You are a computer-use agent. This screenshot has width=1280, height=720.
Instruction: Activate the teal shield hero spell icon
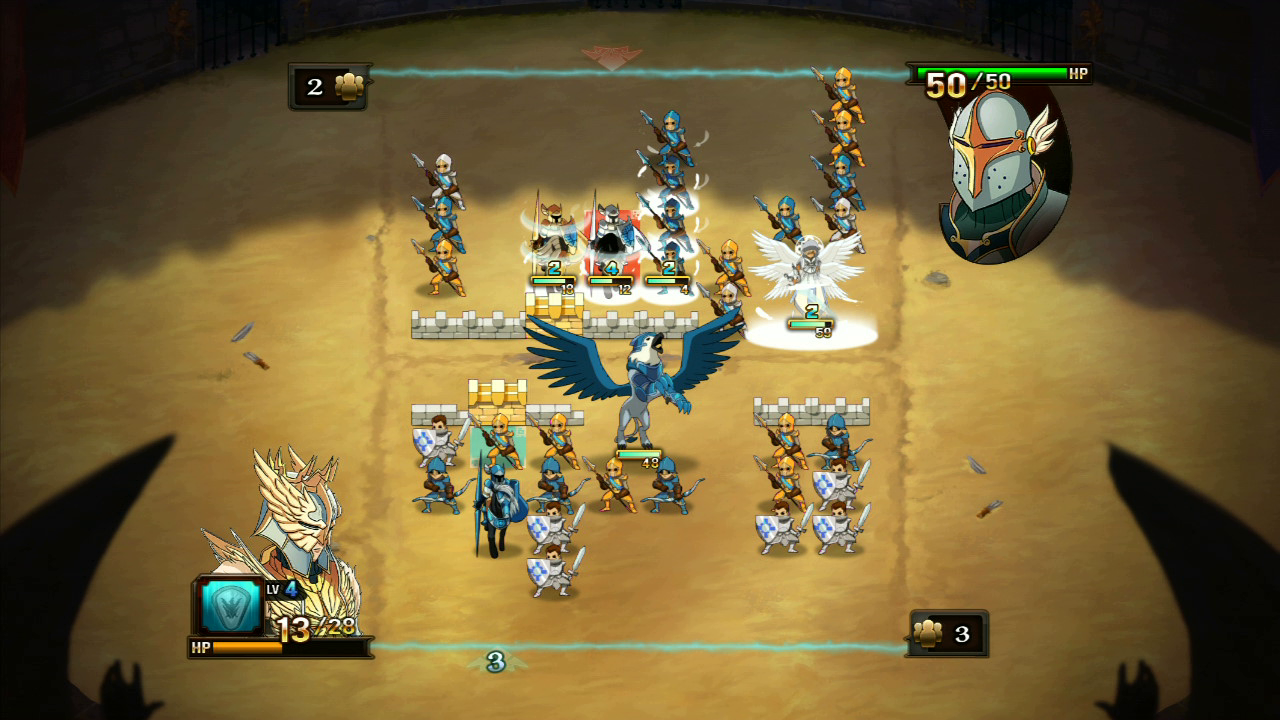point(227,606)
